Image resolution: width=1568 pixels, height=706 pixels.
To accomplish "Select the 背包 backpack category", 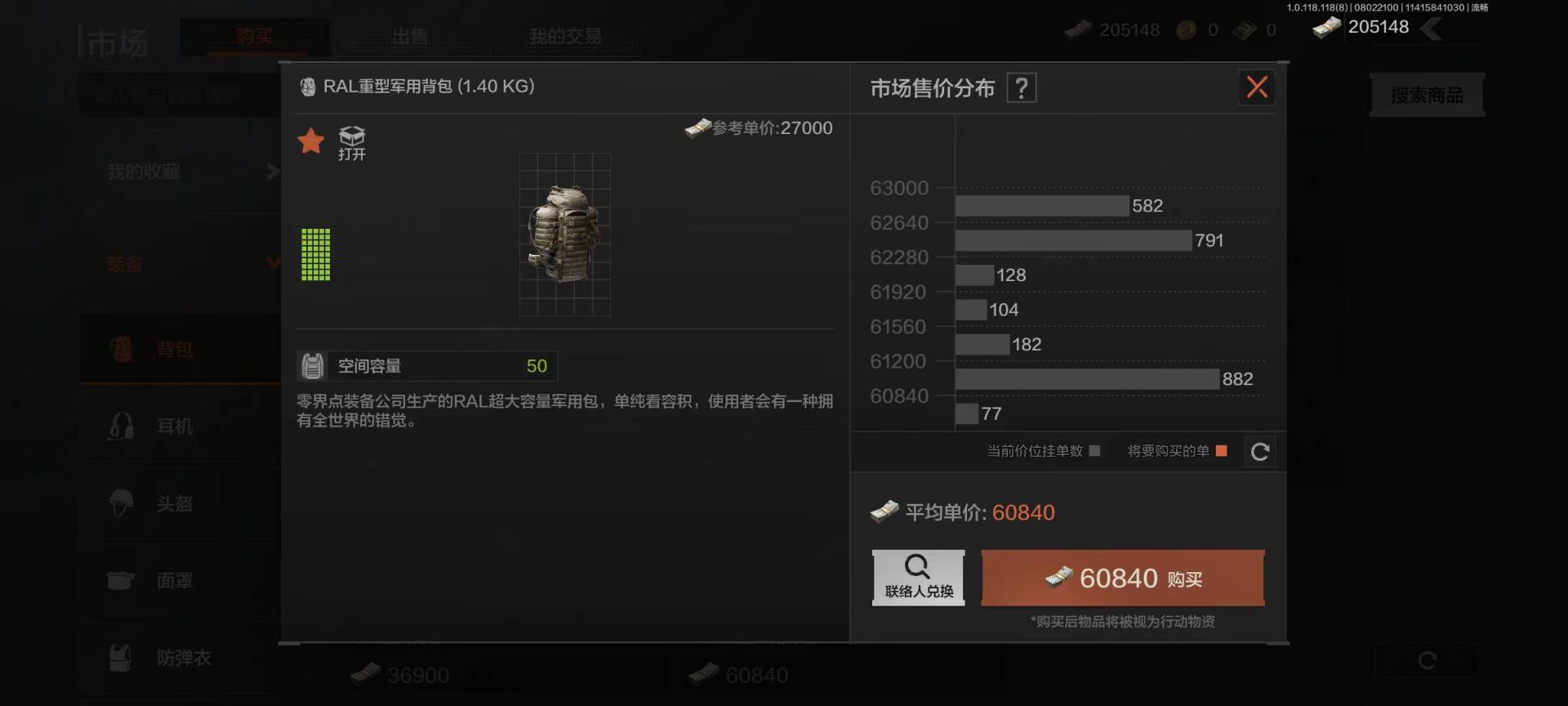I will 175,350.
